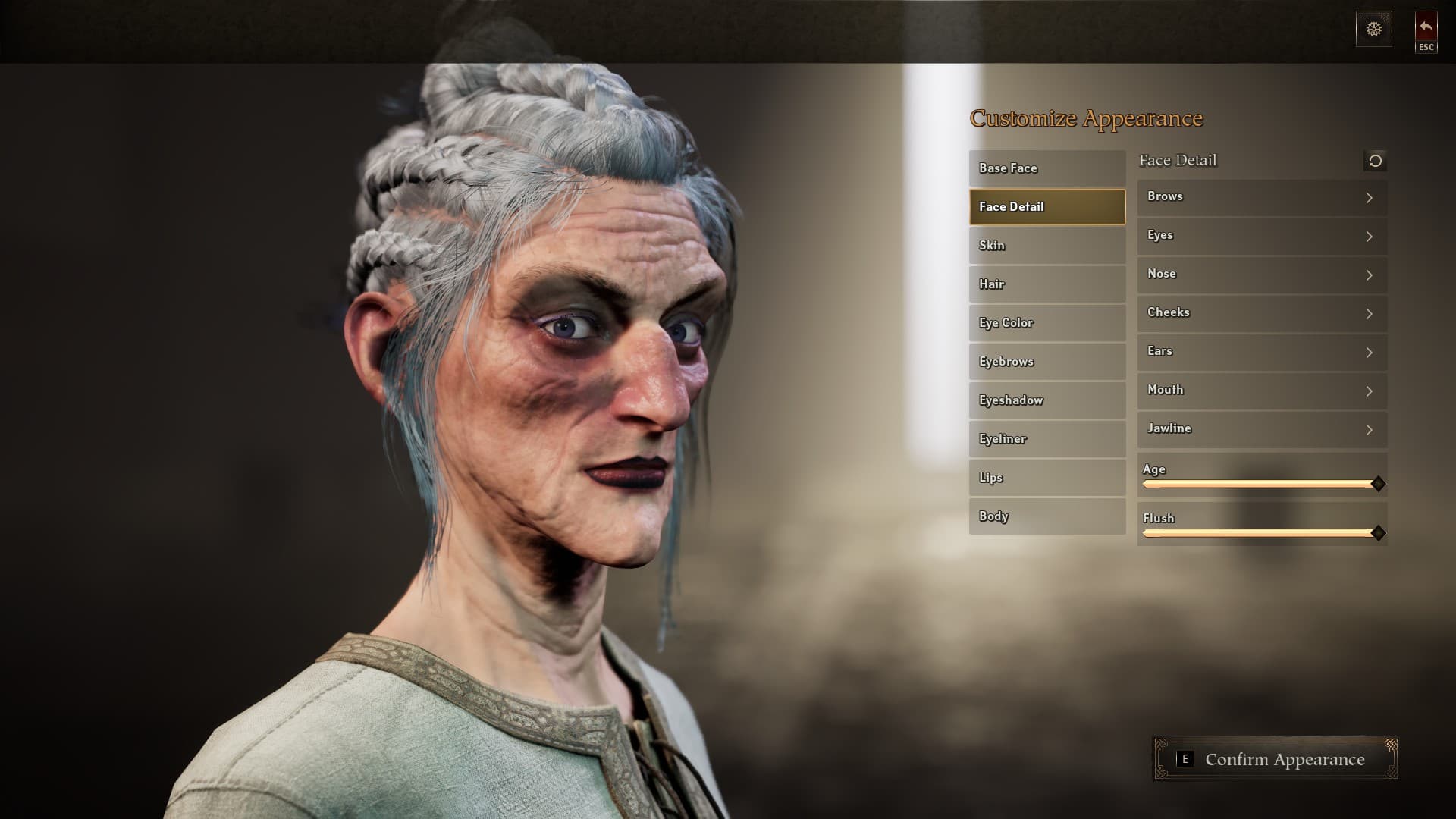The image size is (1456, 819).
Task: Switch to the Eye Color section
Action: coord(1046,322)
